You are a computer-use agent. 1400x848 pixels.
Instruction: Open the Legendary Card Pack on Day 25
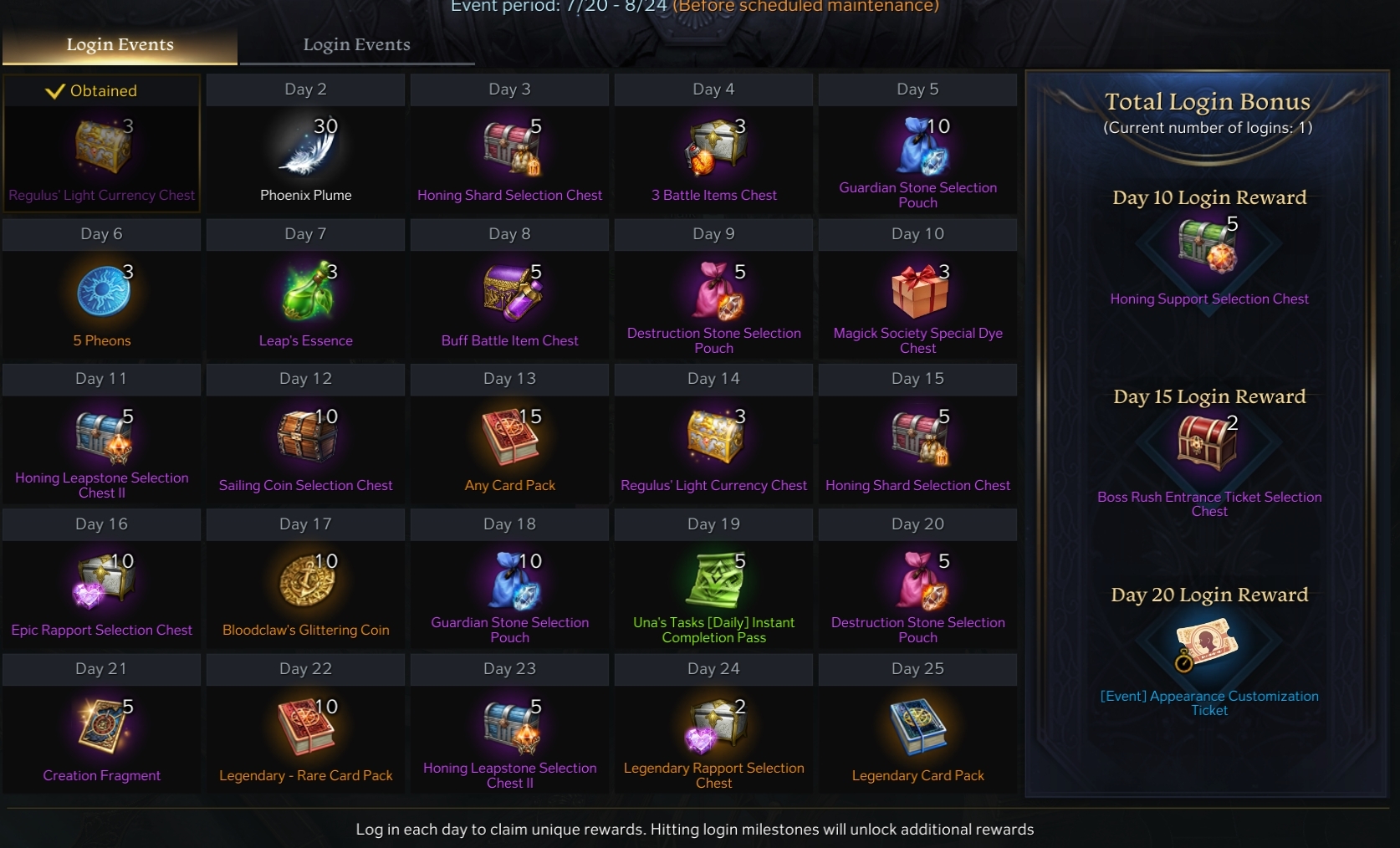pos(917,728)
